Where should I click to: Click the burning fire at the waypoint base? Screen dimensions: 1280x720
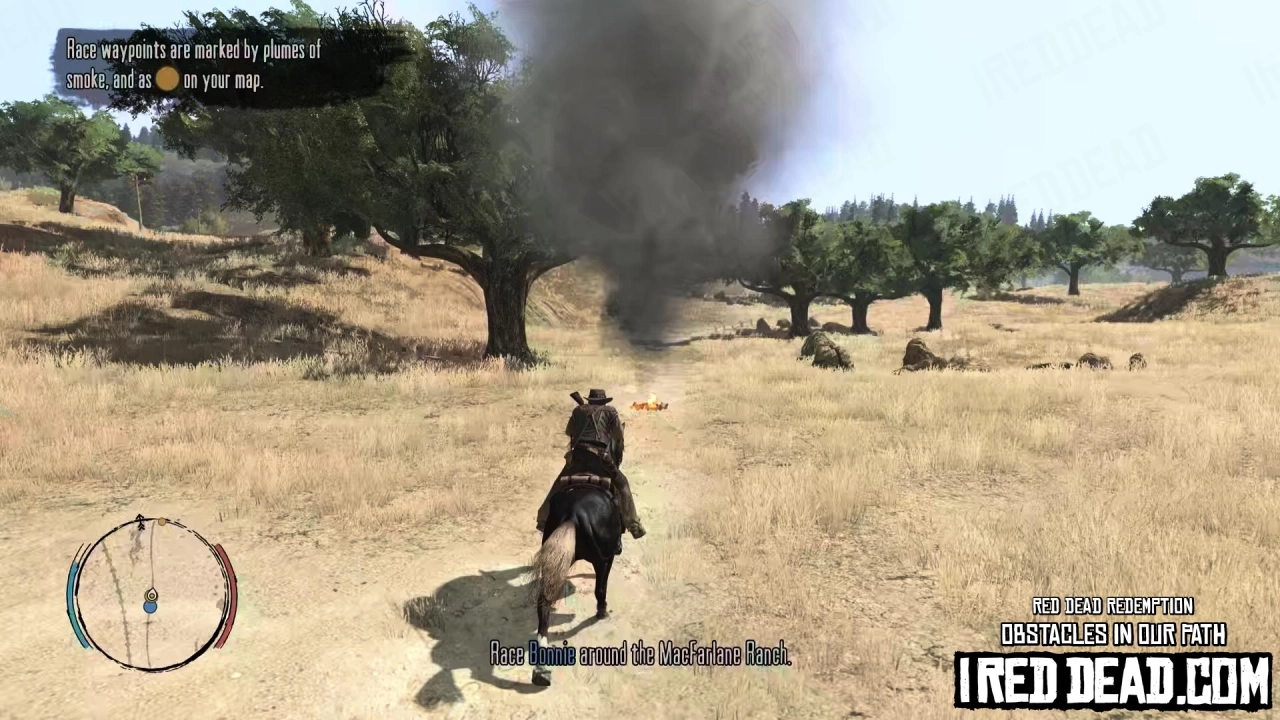click(x=648, y=403)
